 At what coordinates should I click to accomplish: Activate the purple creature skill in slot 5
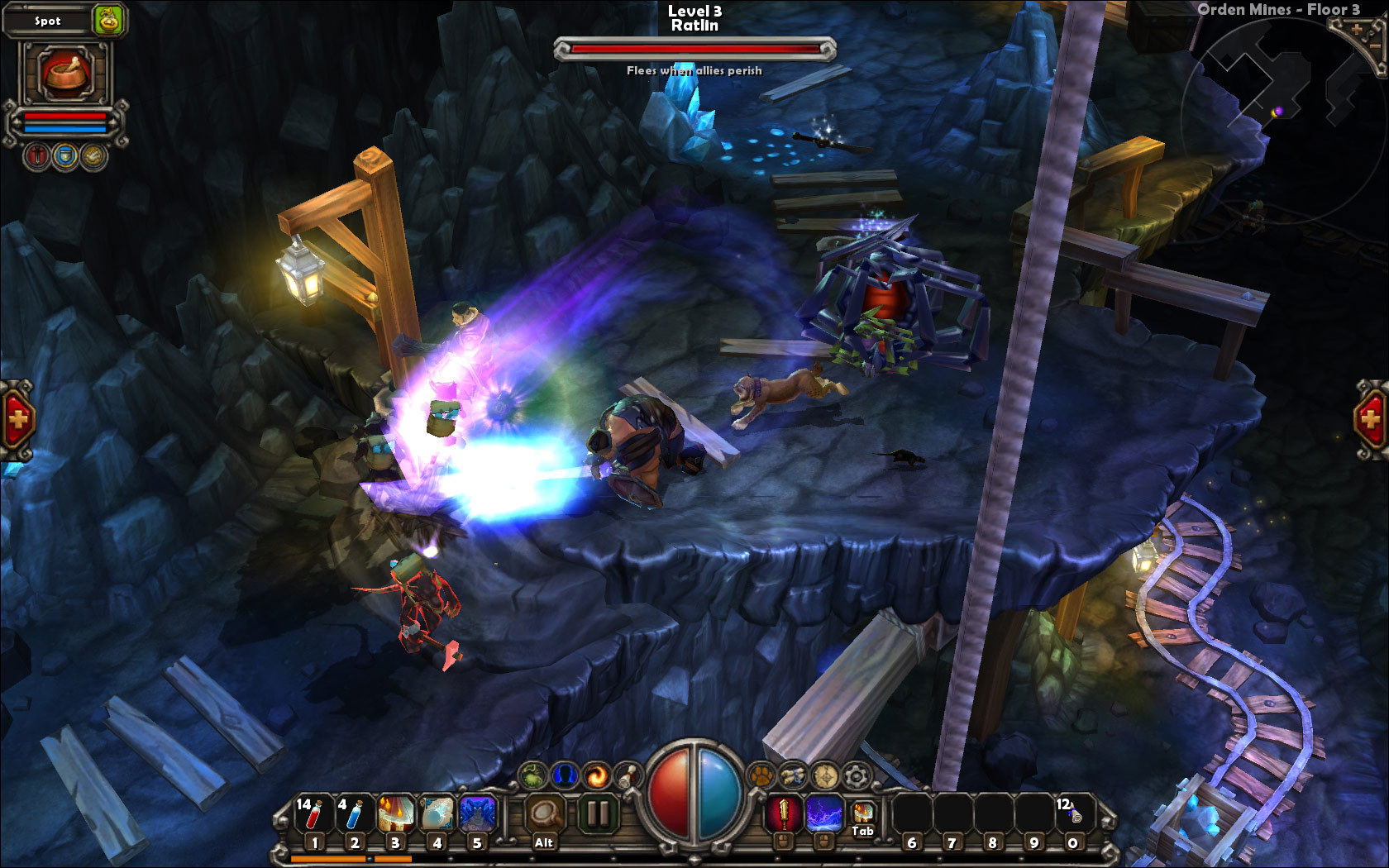[x=477, y=815]
